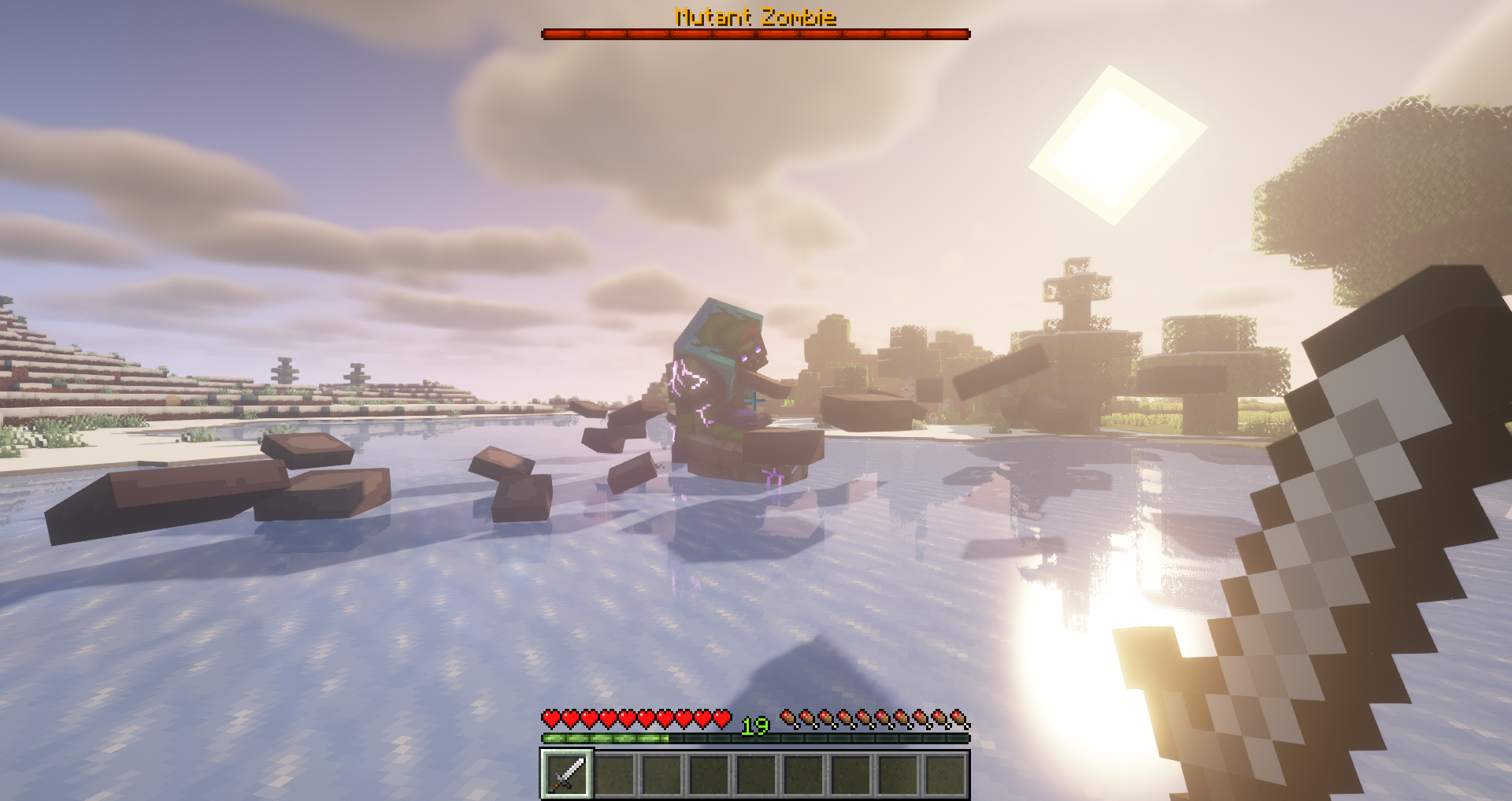Click the last drumstick in the hunger bar

pos(957,718)
